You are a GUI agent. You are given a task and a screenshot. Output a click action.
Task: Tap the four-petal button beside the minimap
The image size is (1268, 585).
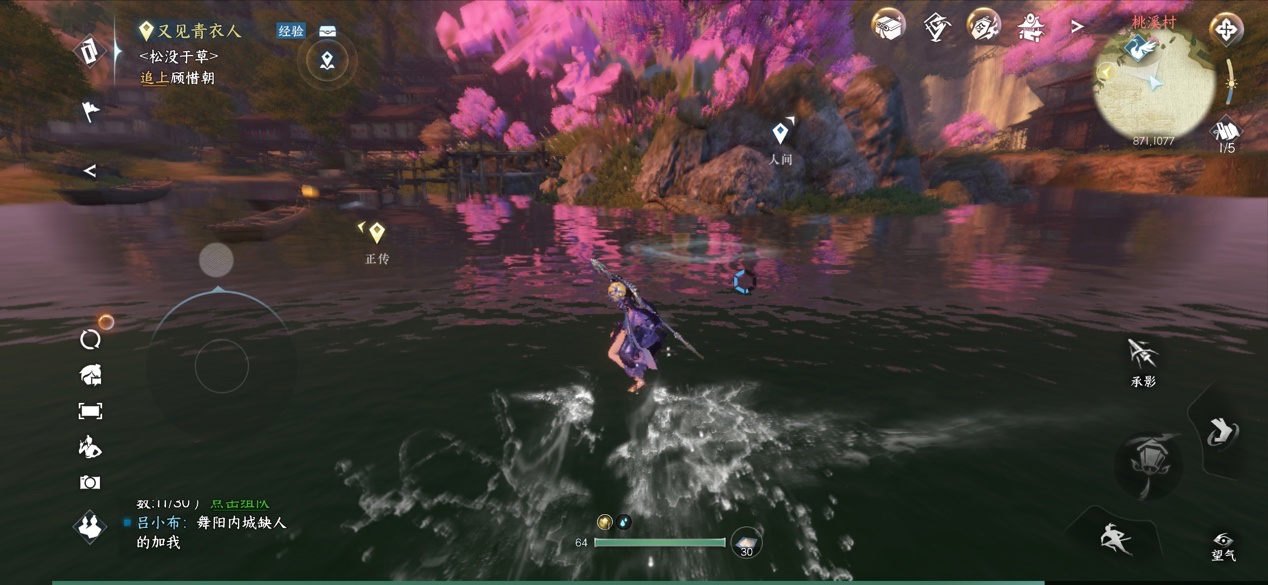tap(1226, 29)
